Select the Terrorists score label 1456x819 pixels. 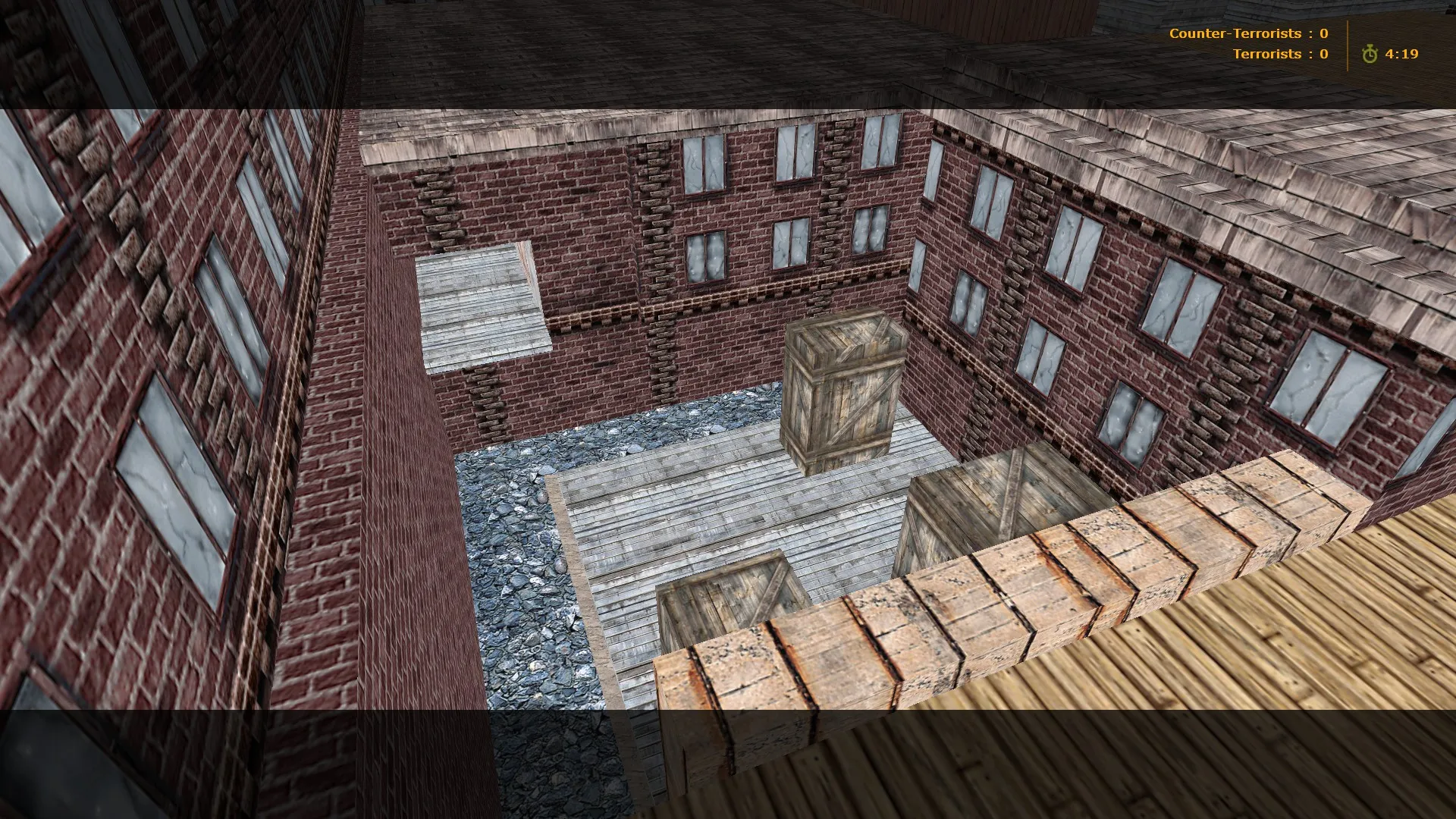(x=1267, y=54)
